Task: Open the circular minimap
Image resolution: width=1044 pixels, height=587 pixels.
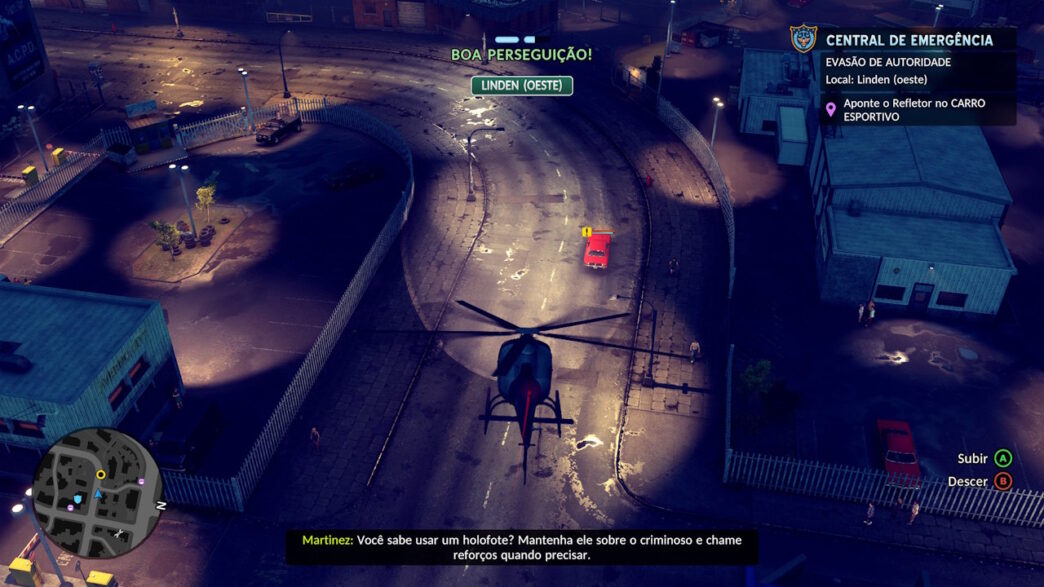Action: tap(97, 493)
